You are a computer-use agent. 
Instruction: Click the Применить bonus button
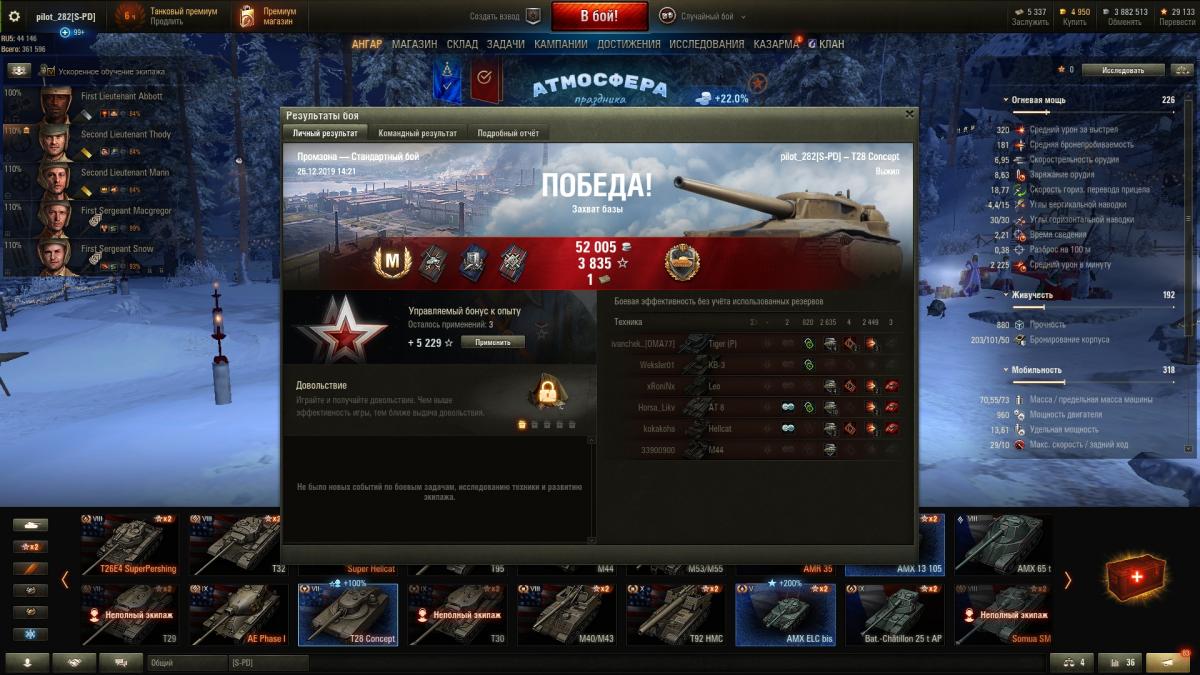(492, 342)
